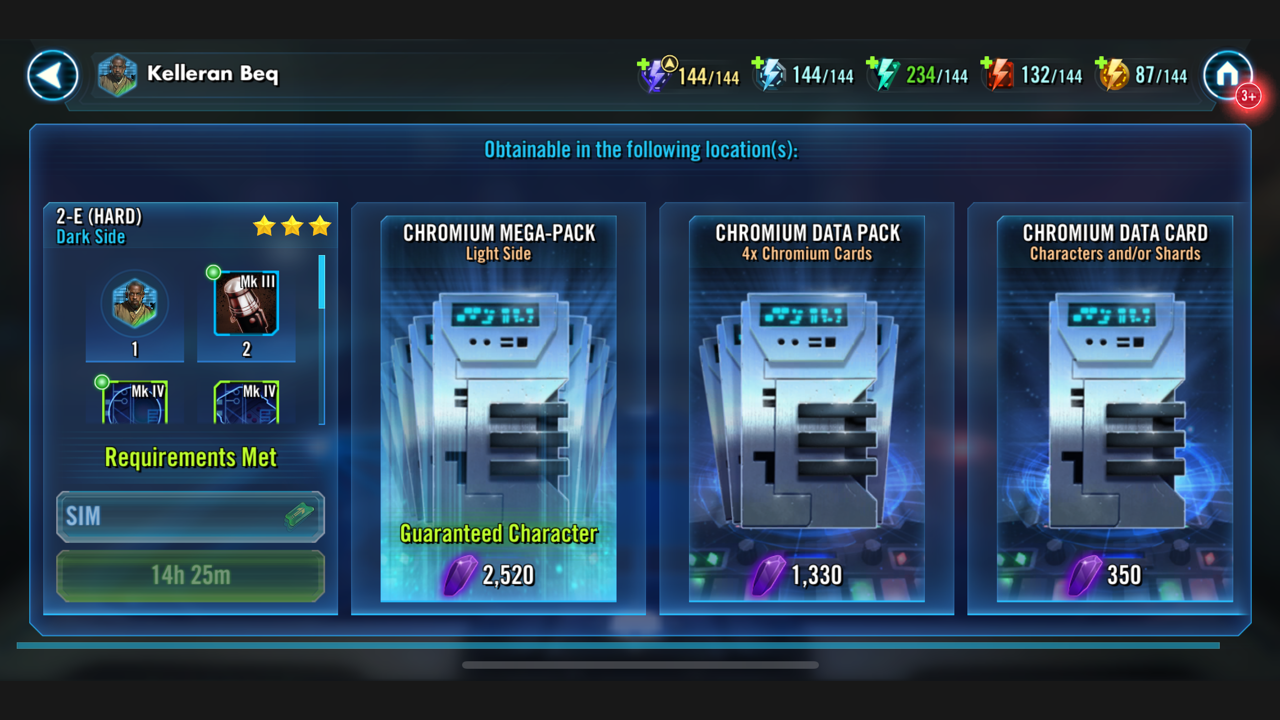Open the Home menu with 3+ notification badge
The height and width of the screenshot is (720, 1280).
coord(1228,75)
